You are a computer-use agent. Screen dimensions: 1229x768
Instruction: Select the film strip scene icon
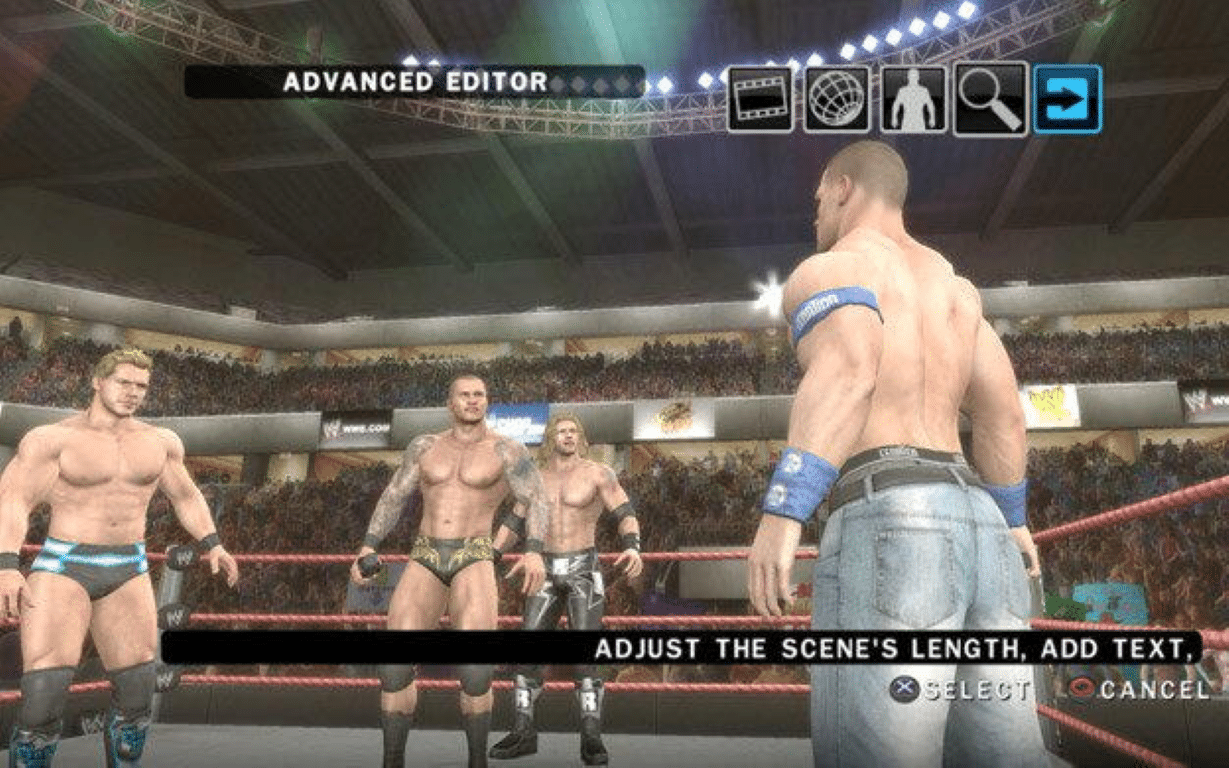[760, 99]
